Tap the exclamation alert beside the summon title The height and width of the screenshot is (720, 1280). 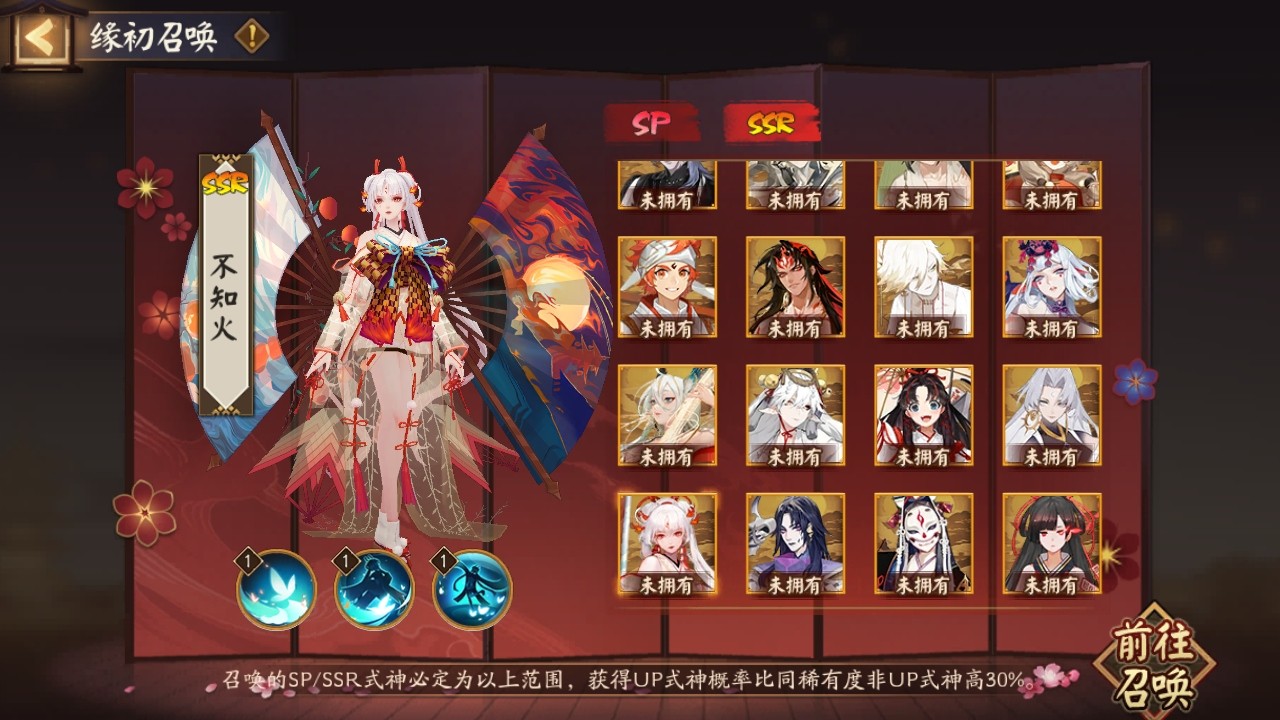click(x=252, y=33)
